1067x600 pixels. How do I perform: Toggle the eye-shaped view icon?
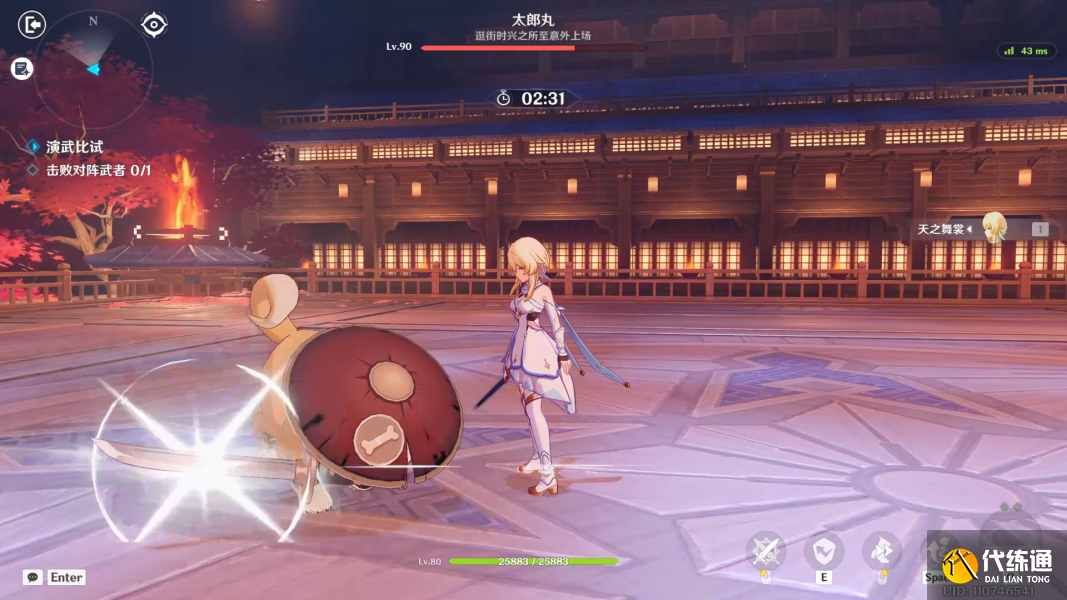154,24
